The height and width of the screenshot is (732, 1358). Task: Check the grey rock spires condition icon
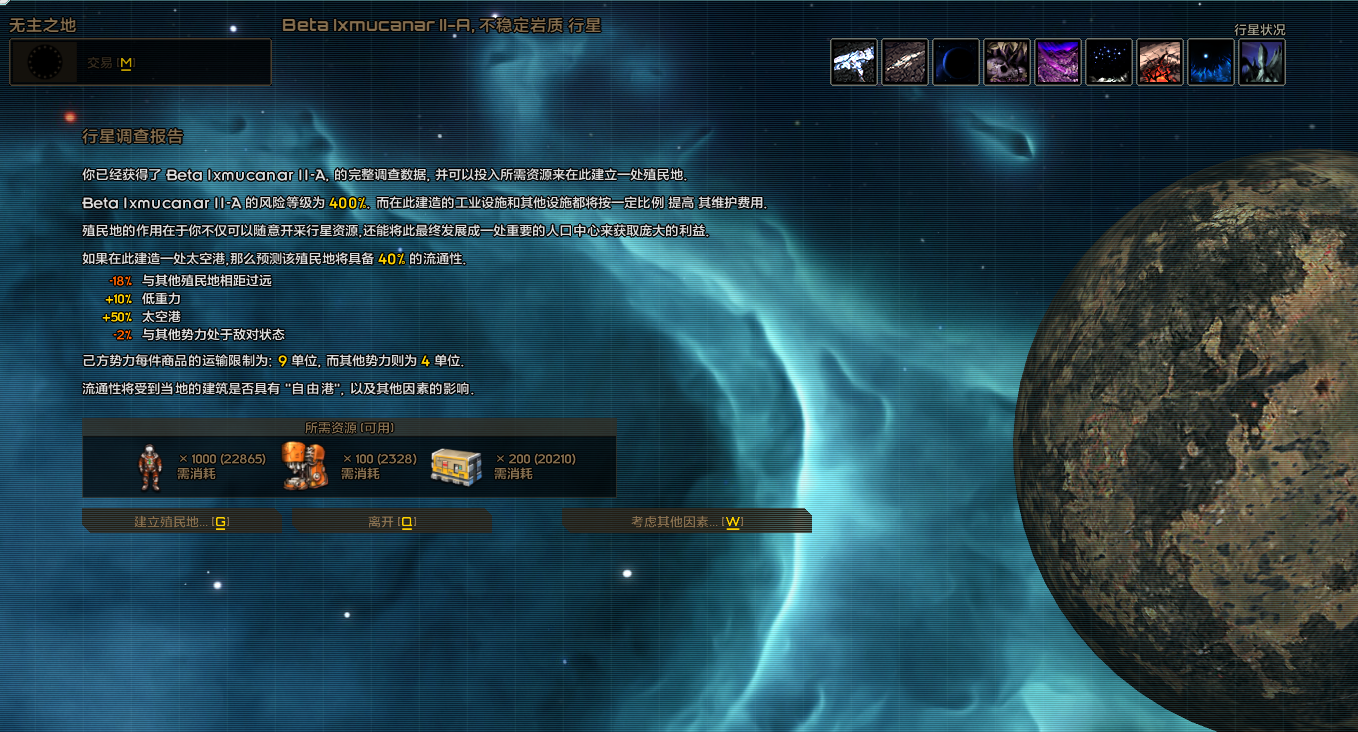1262,62
